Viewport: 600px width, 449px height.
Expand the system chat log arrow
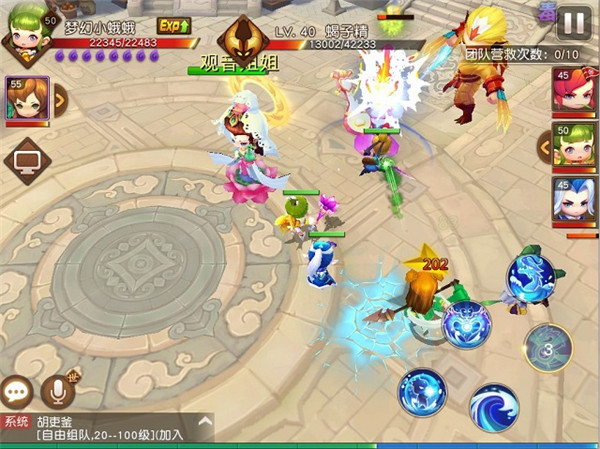[204, 421]
